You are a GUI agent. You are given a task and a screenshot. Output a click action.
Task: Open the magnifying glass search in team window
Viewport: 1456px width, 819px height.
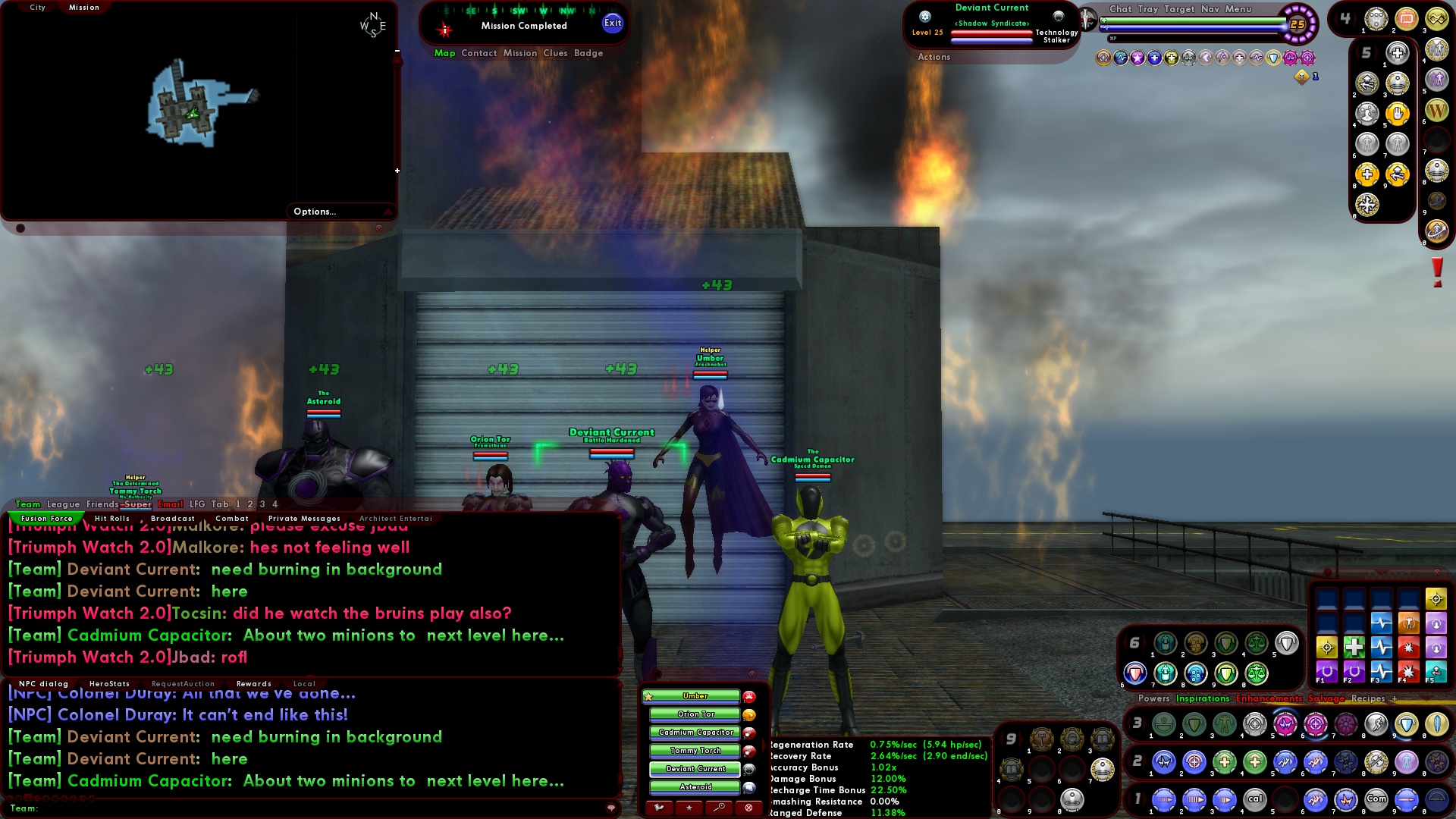click(x=719, y=807)
